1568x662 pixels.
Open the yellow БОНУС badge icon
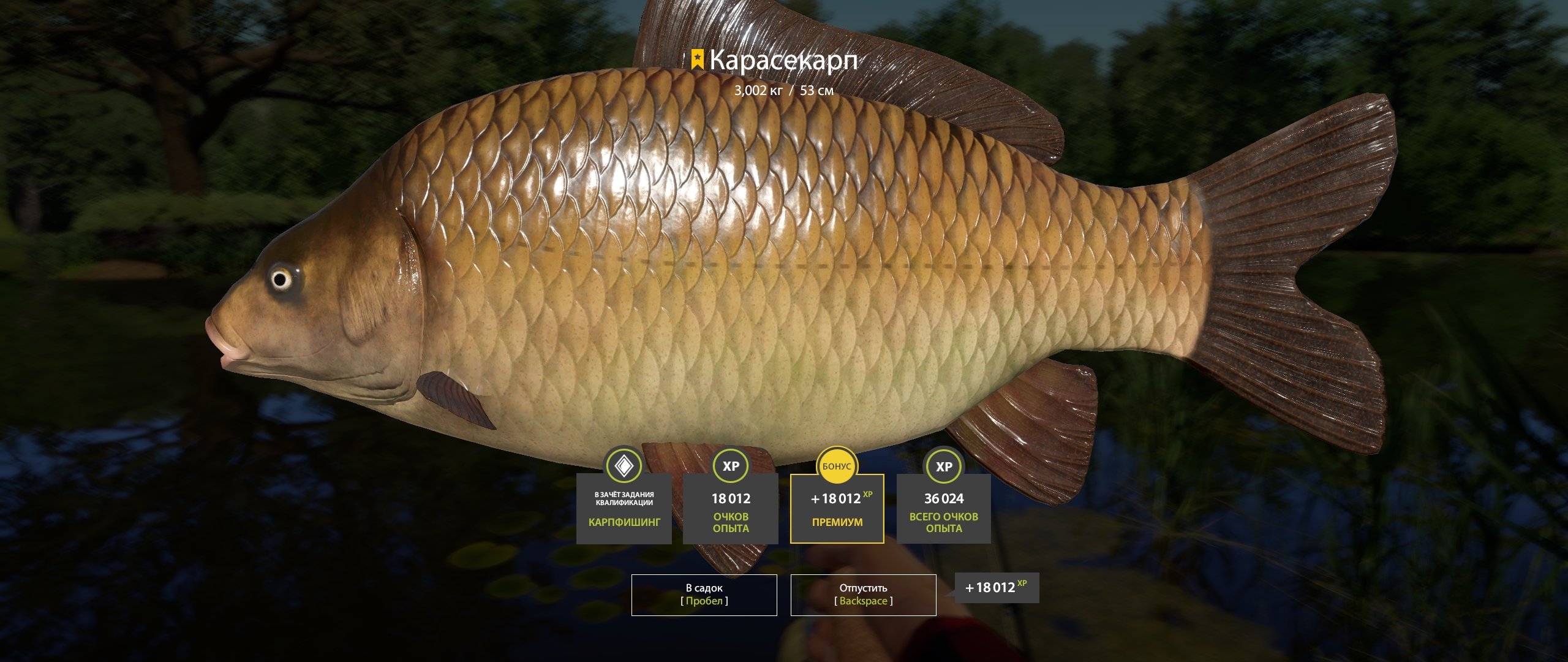(x=837, y=466)
